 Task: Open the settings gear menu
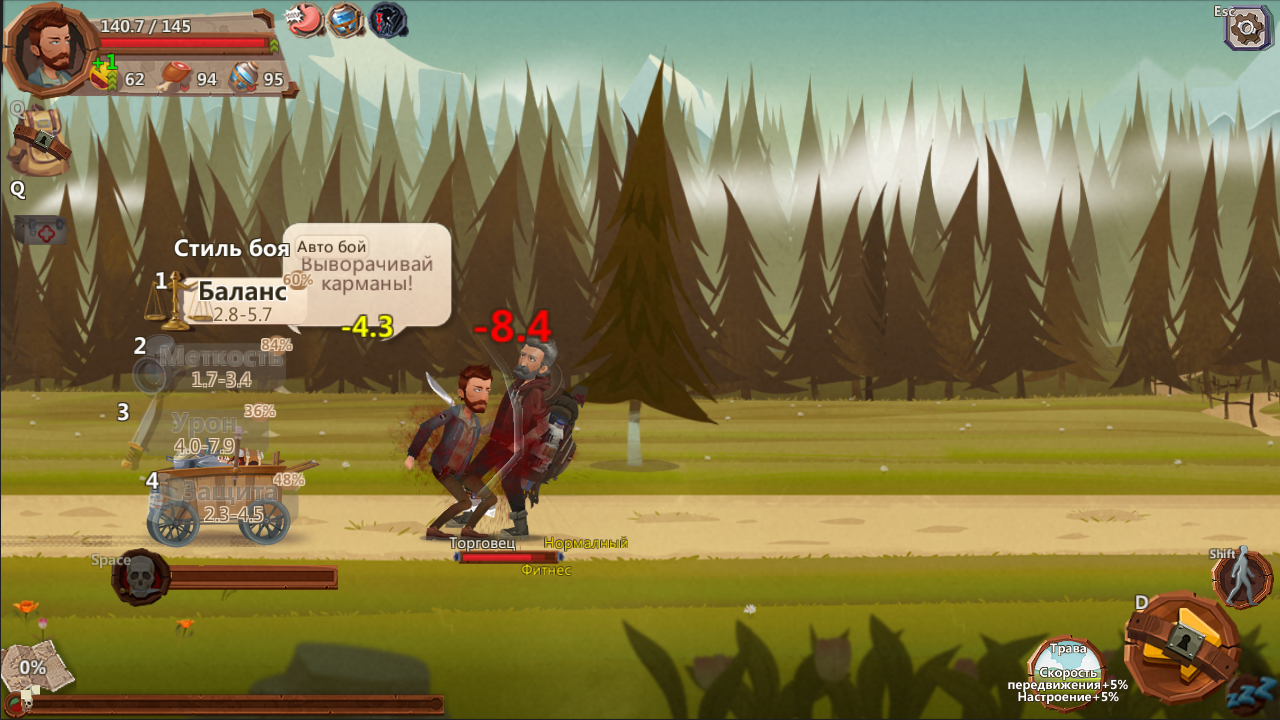click(x=1247, y=27)
